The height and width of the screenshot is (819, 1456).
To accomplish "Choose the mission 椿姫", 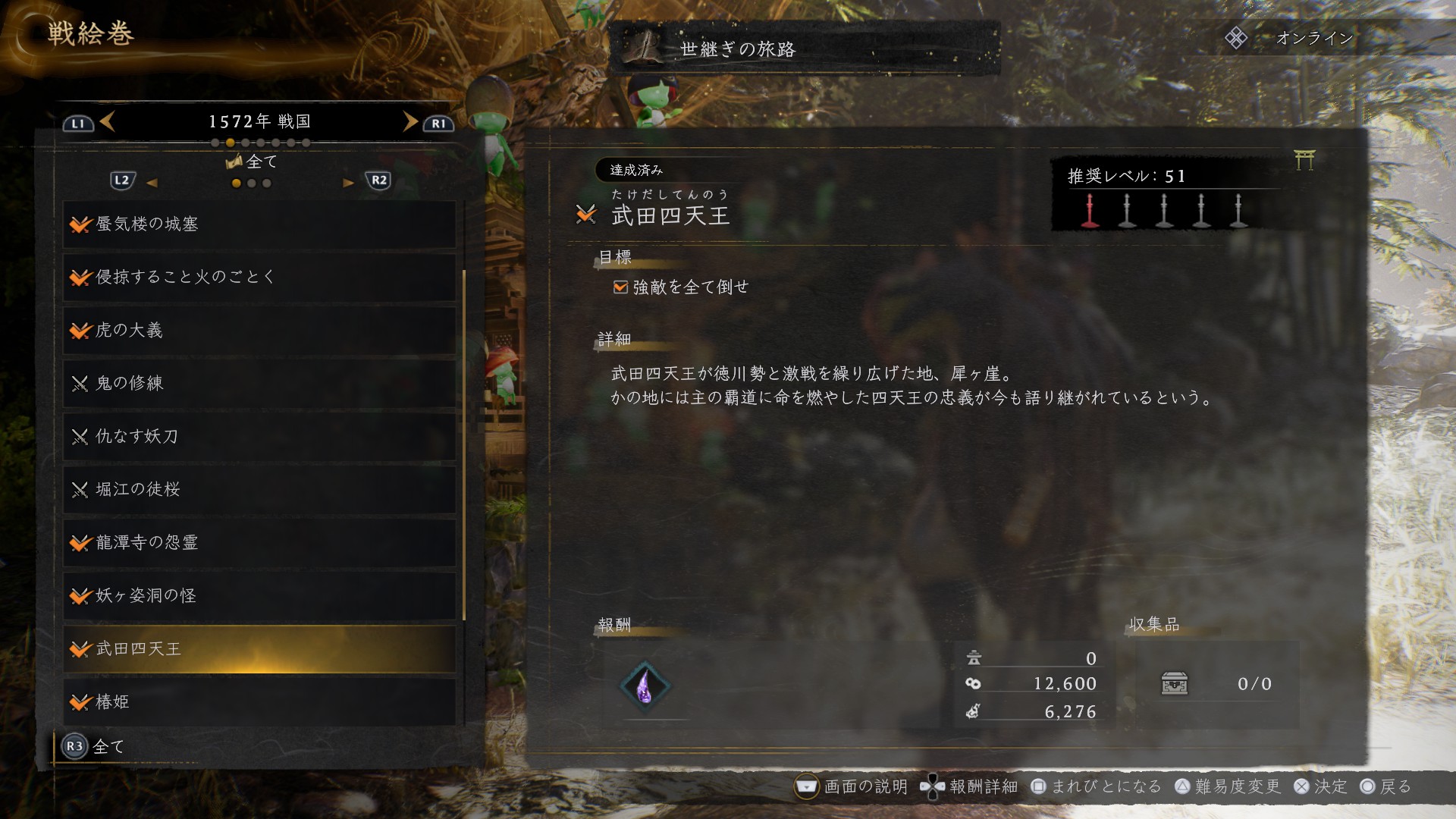I will tap(259, 702).
